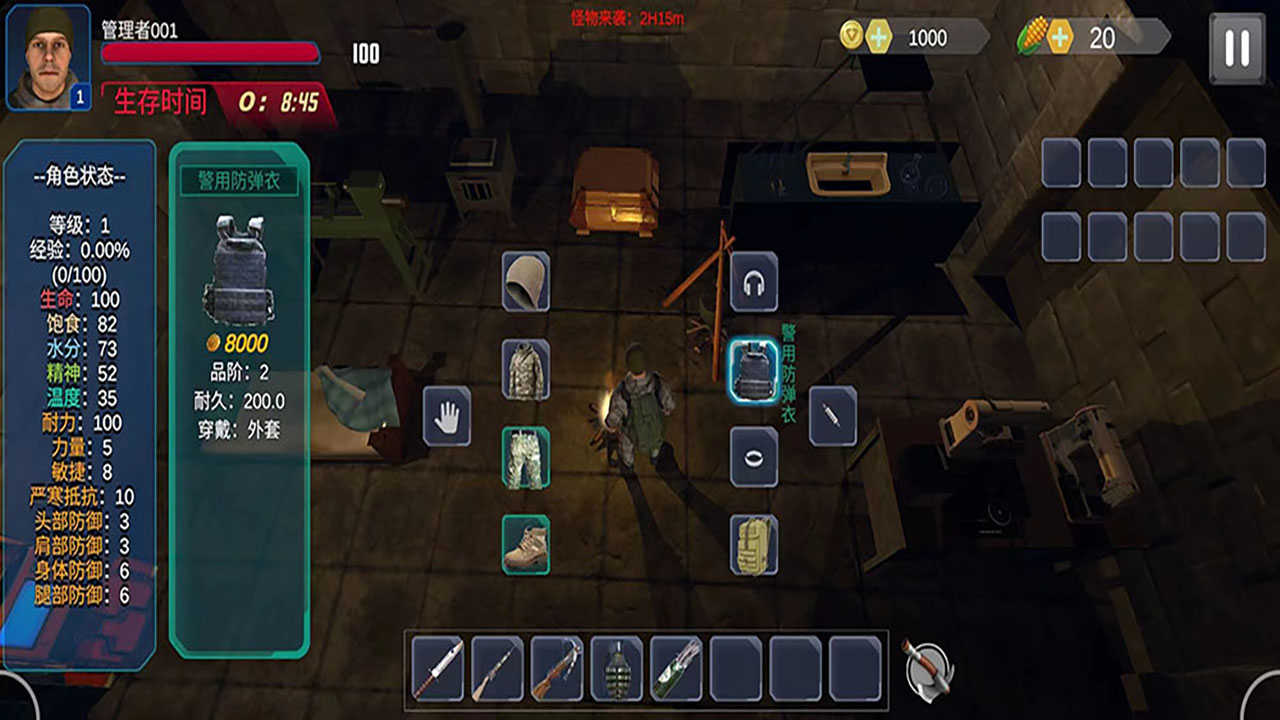Choose the crossbow hotbar slot
The height and width of the screenshot is (720, 1280).
tap(557, 669)
